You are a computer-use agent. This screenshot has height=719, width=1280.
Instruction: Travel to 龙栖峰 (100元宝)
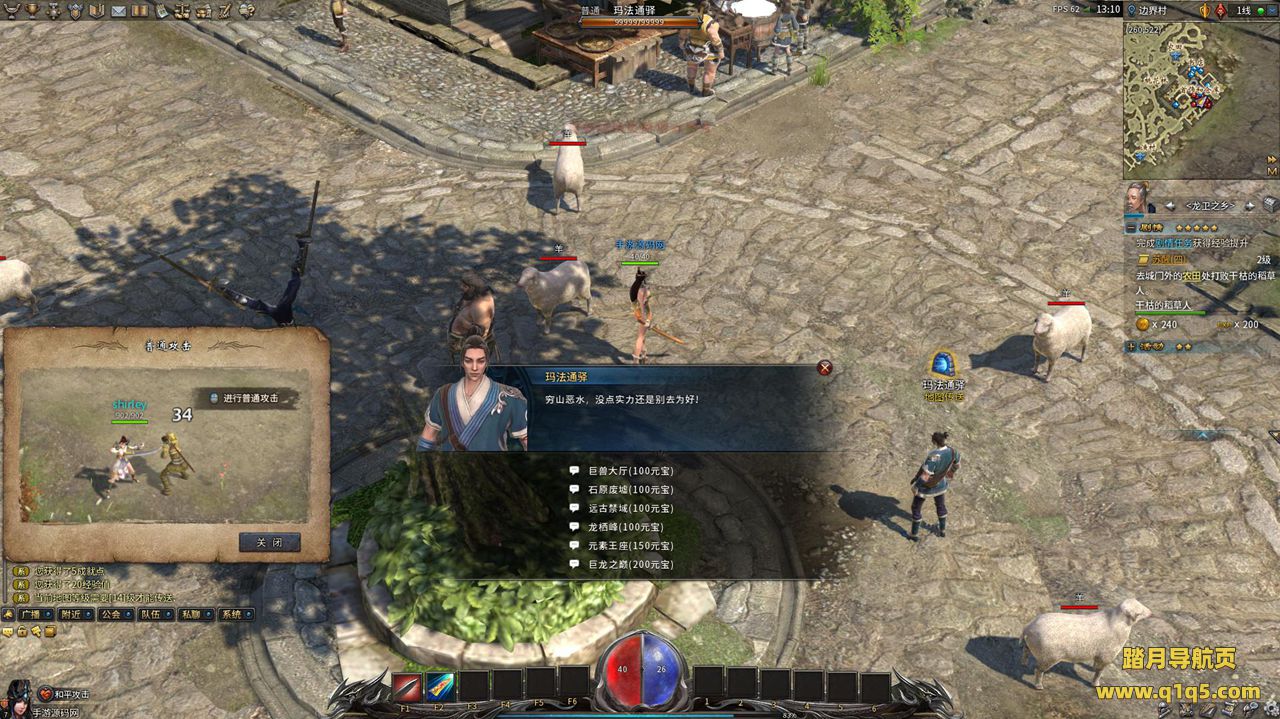619,527
